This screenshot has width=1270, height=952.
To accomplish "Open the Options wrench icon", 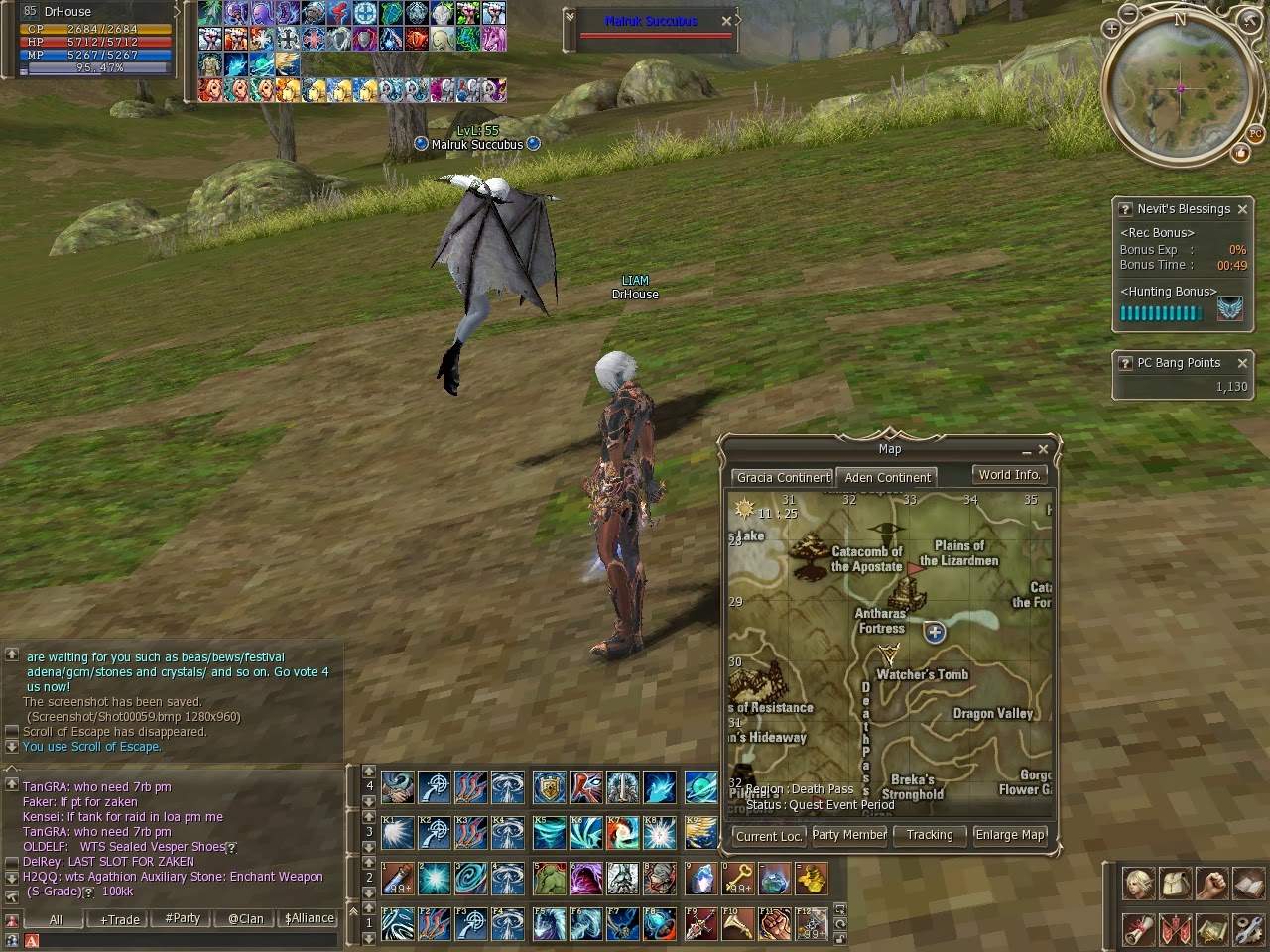I will pos(1247,929).
